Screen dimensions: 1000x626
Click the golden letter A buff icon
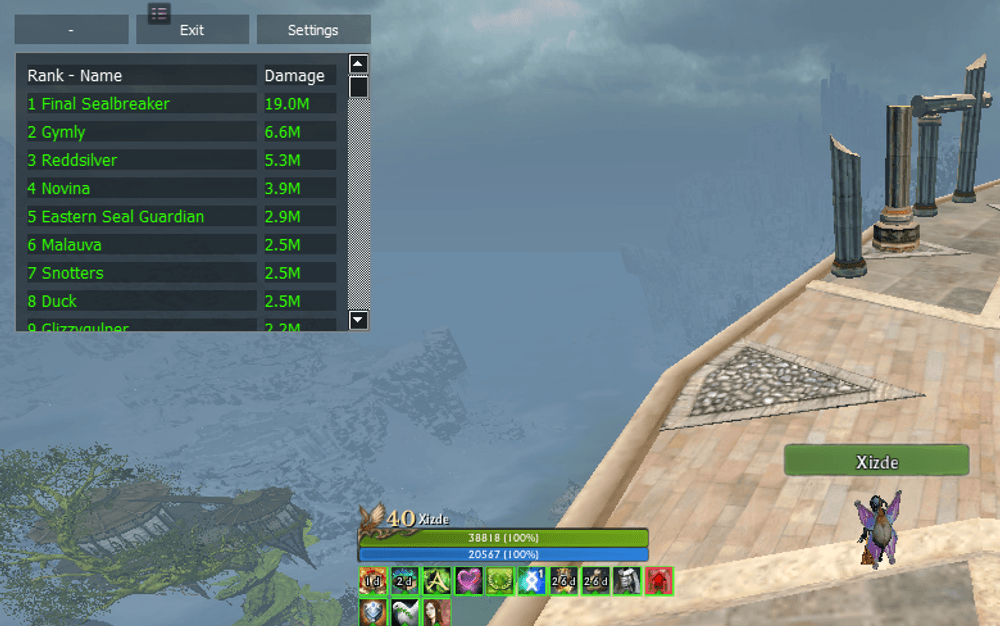click(437, 580)
